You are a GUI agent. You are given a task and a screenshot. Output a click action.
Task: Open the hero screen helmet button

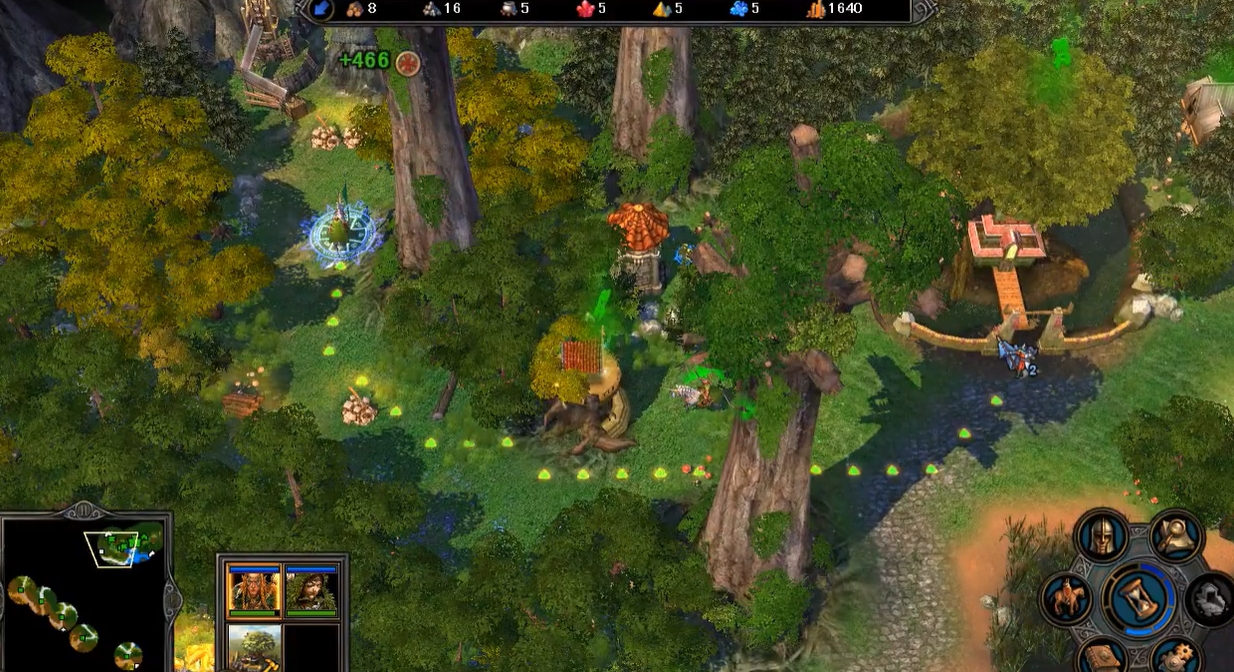1101,537
